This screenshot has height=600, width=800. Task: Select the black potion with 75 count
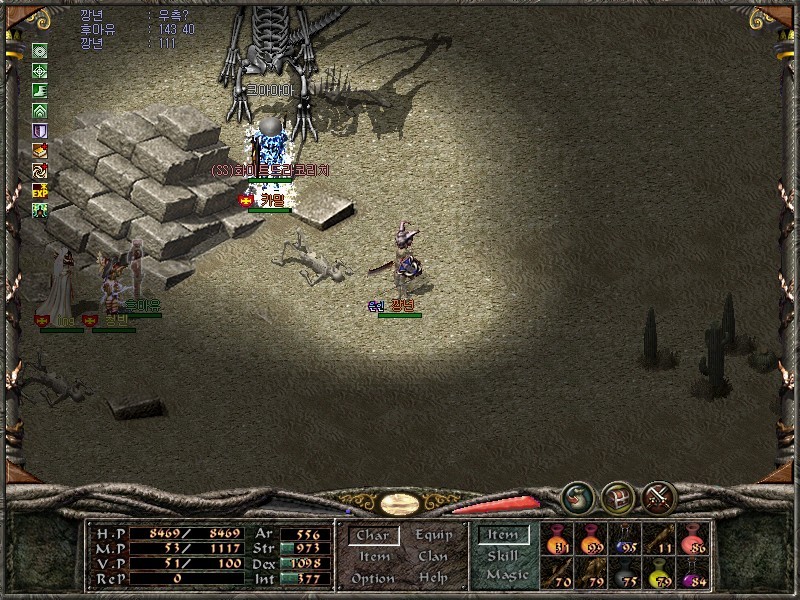click(625, 574)
